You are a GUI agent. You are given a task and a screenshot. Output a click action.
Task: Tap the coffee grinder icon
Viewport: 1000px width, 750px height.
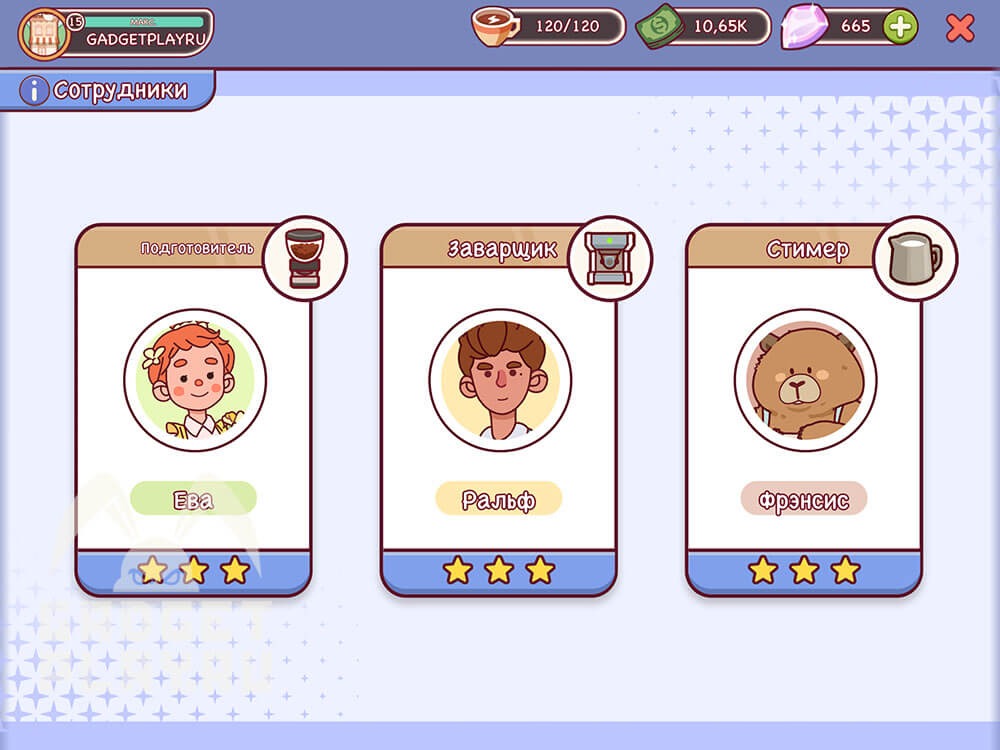[304, 258]
